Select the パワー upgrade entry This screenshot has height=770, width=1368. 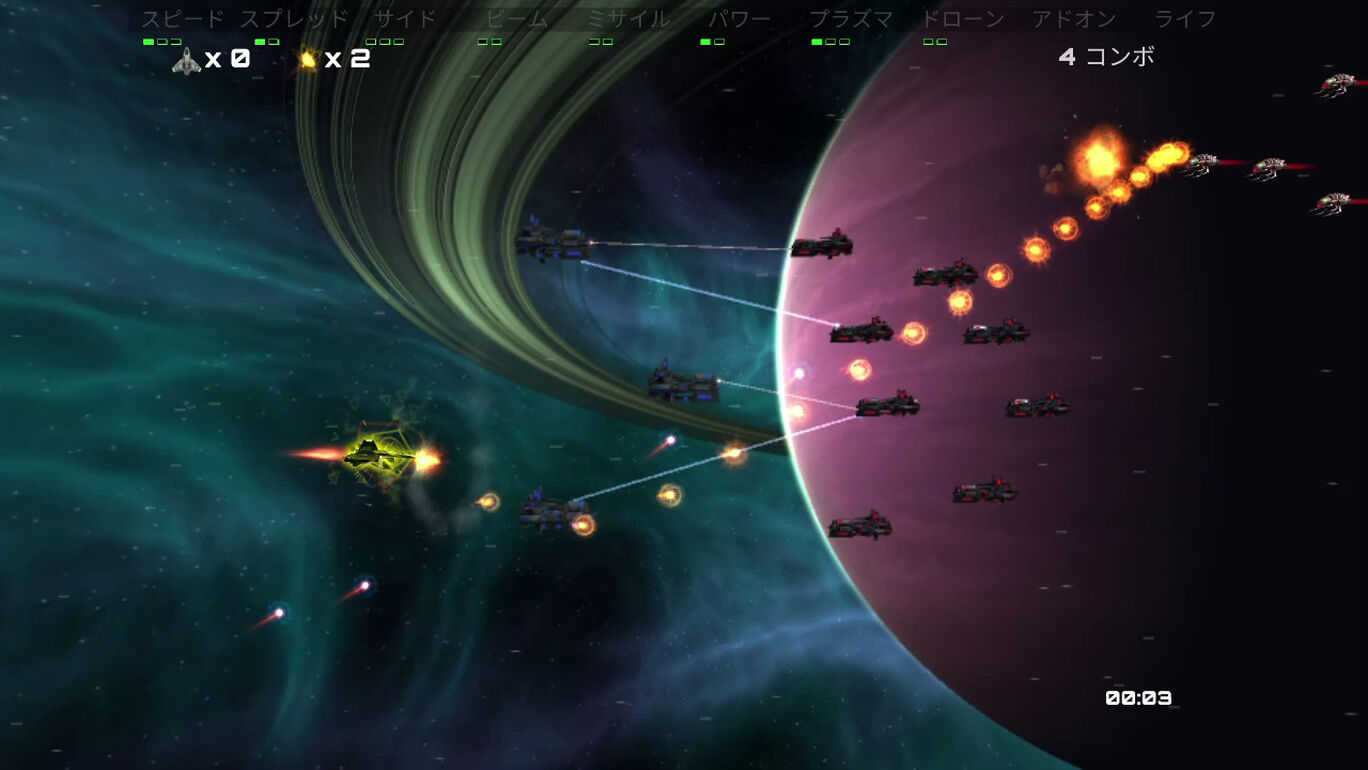click(x=740, y=19)
